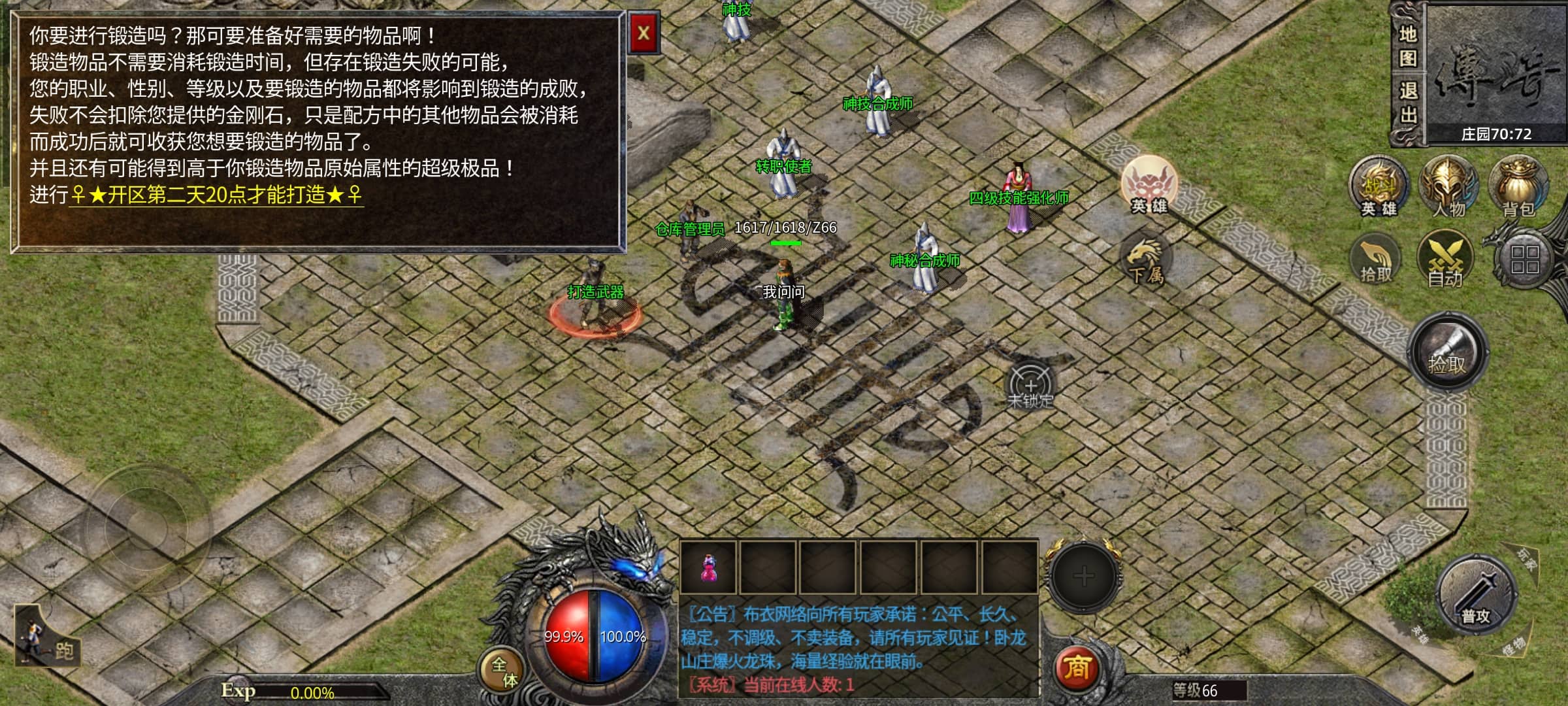This screenshot has width=1568, height=706.
Task: Tap the hand-shaped 拾取 icon
Action: coord(1376,261)
